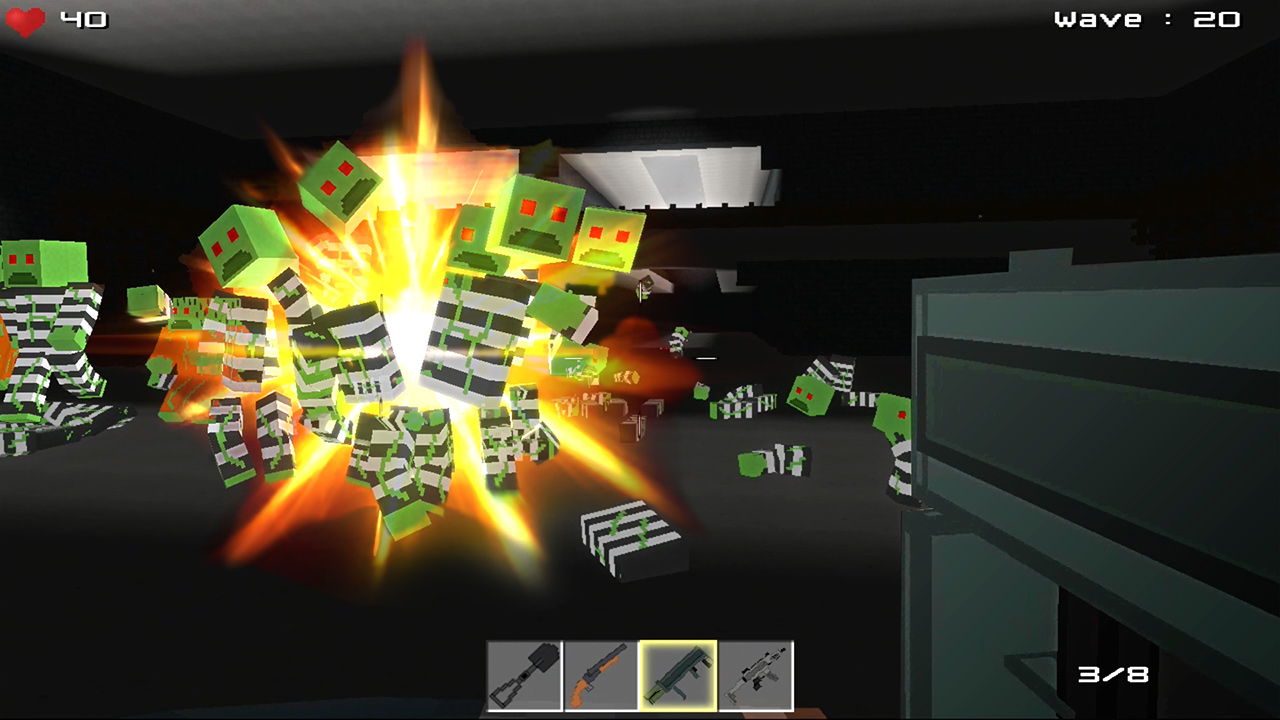Click the health value showing 40
Image resolution: width=1280 pixels, height=720 pixels.
click(83, 18)
